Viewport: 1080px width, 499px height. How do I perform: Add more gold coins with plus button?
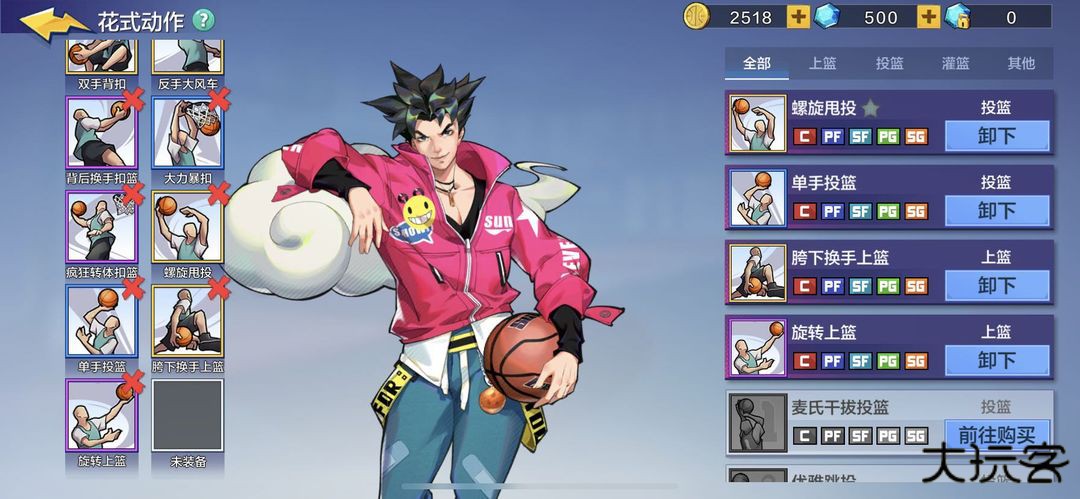(798, 17)
